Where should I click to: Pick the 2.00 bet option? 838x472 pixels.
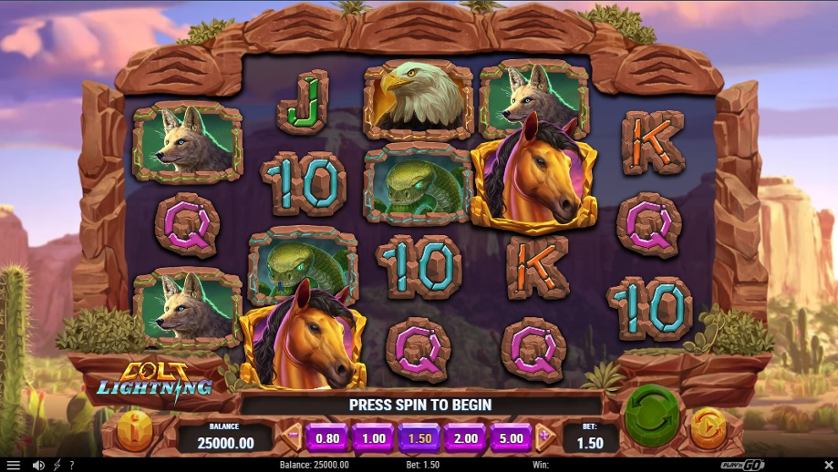(465, 438)
